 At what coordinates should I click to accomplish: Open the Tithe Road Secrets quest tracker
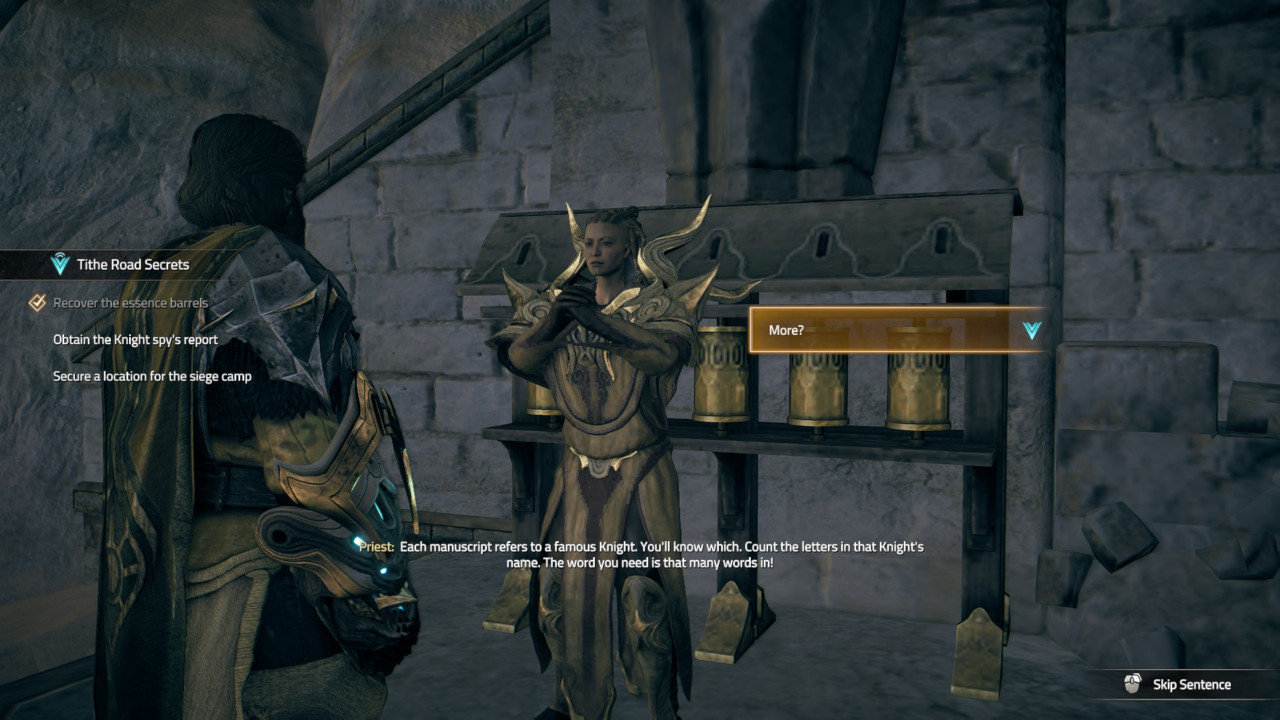(132, 265)
